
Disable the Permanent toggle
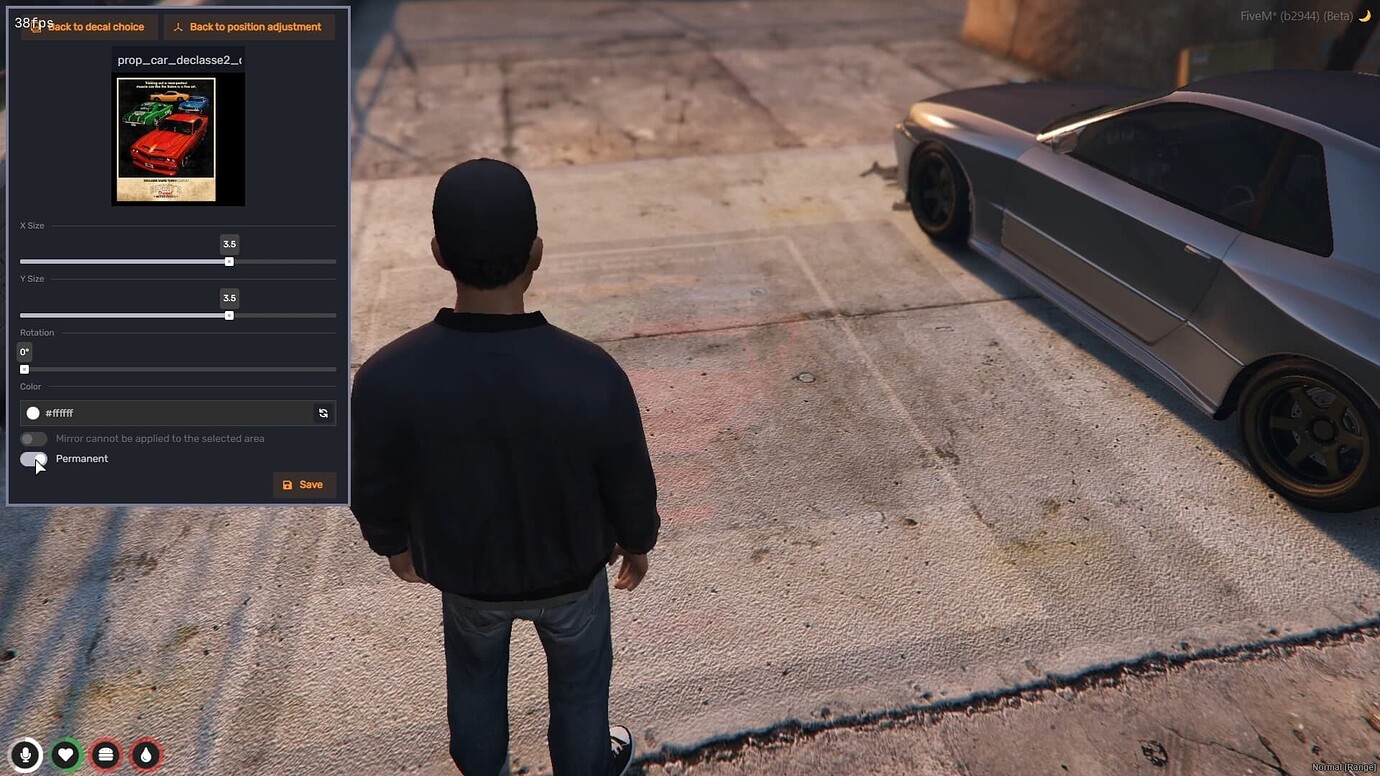tap(31, 458)
